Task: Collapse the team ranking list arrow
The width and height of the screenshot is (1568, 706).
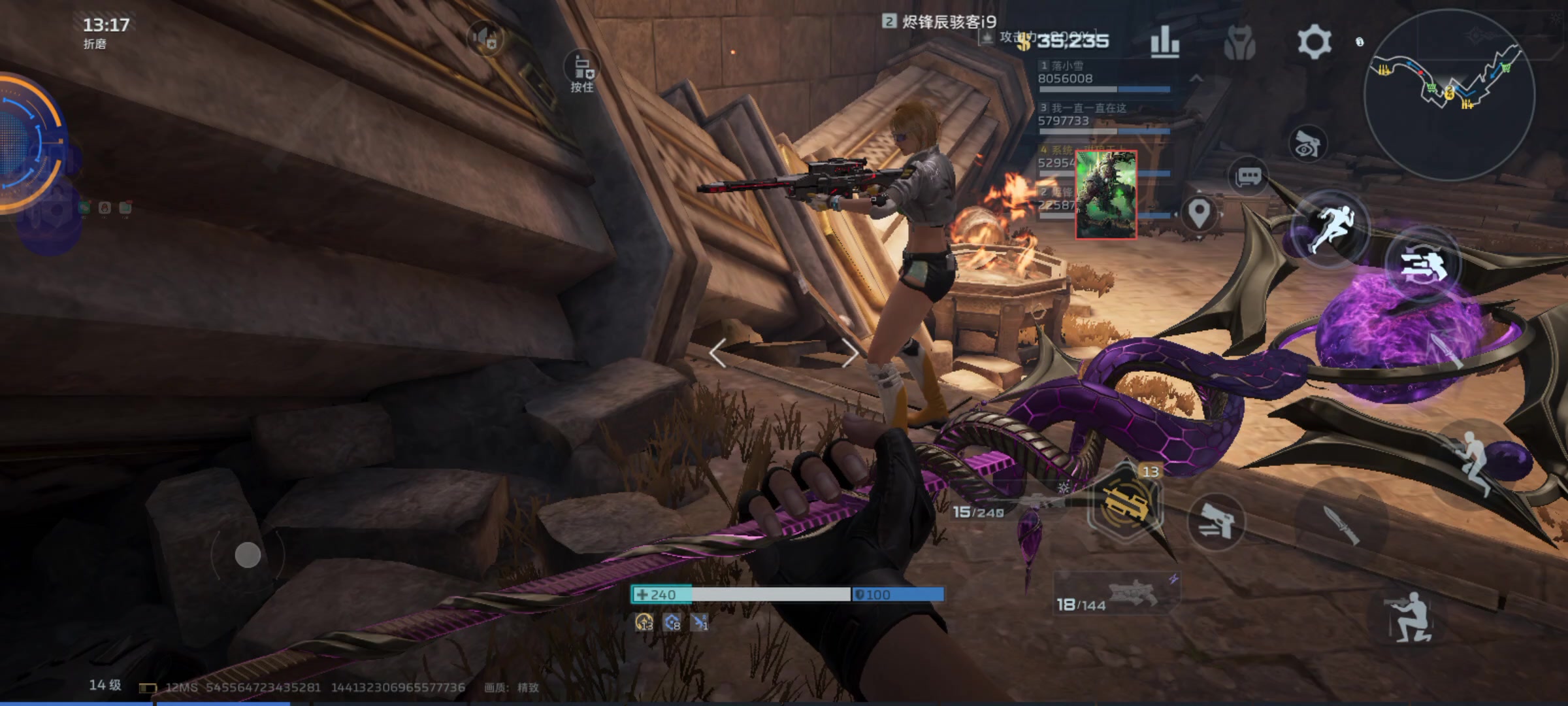Action: pyautogui.click(x=1196, y=78)
